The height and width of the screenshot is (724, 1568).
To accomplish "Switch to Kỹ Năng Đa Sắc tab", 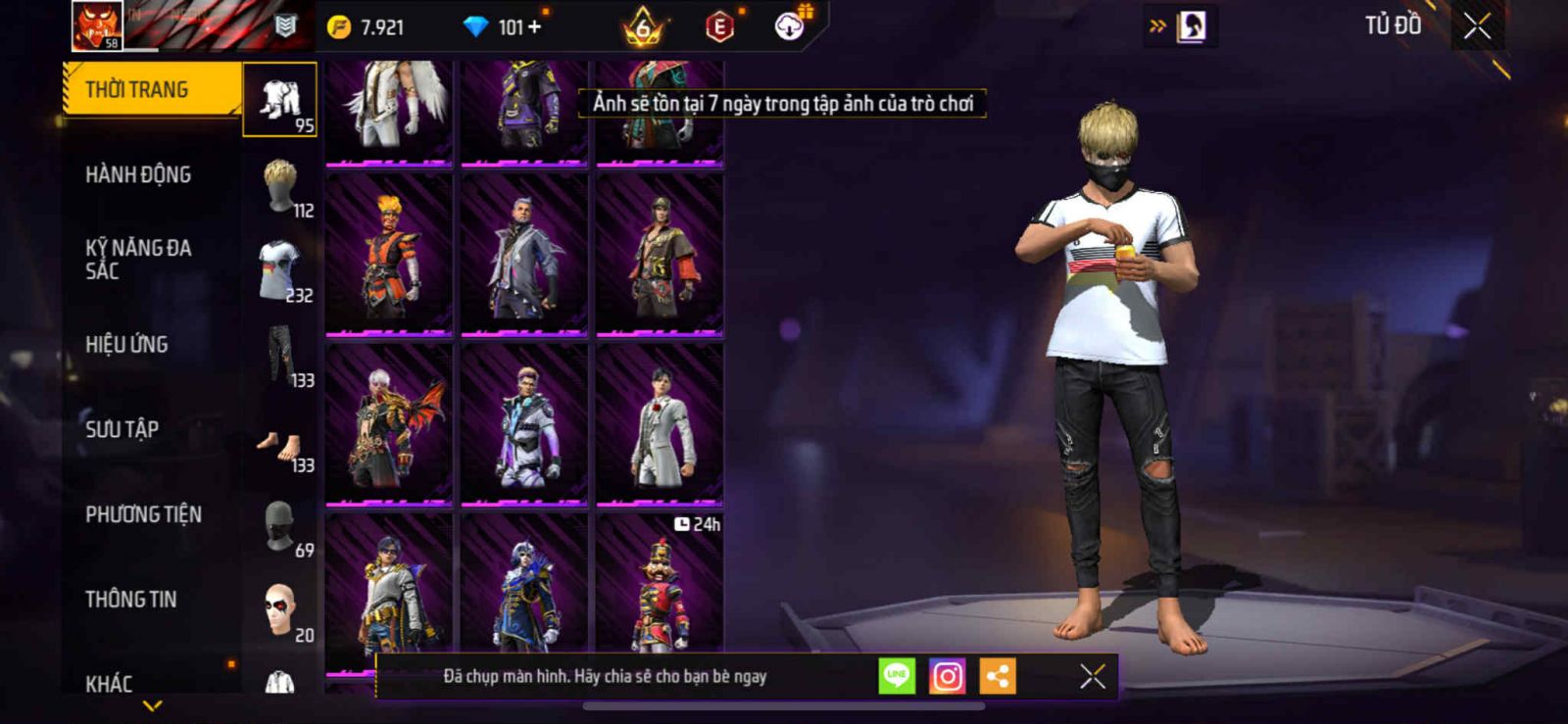I will click(x=138, y=260).
